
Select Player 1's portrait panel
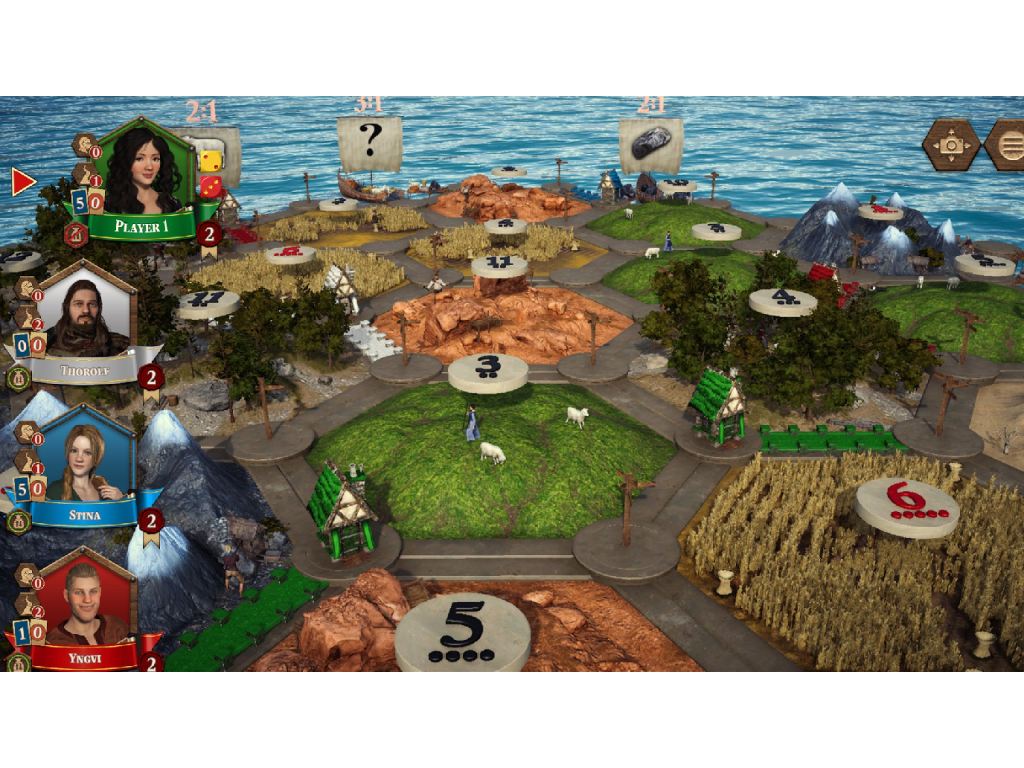147,172
